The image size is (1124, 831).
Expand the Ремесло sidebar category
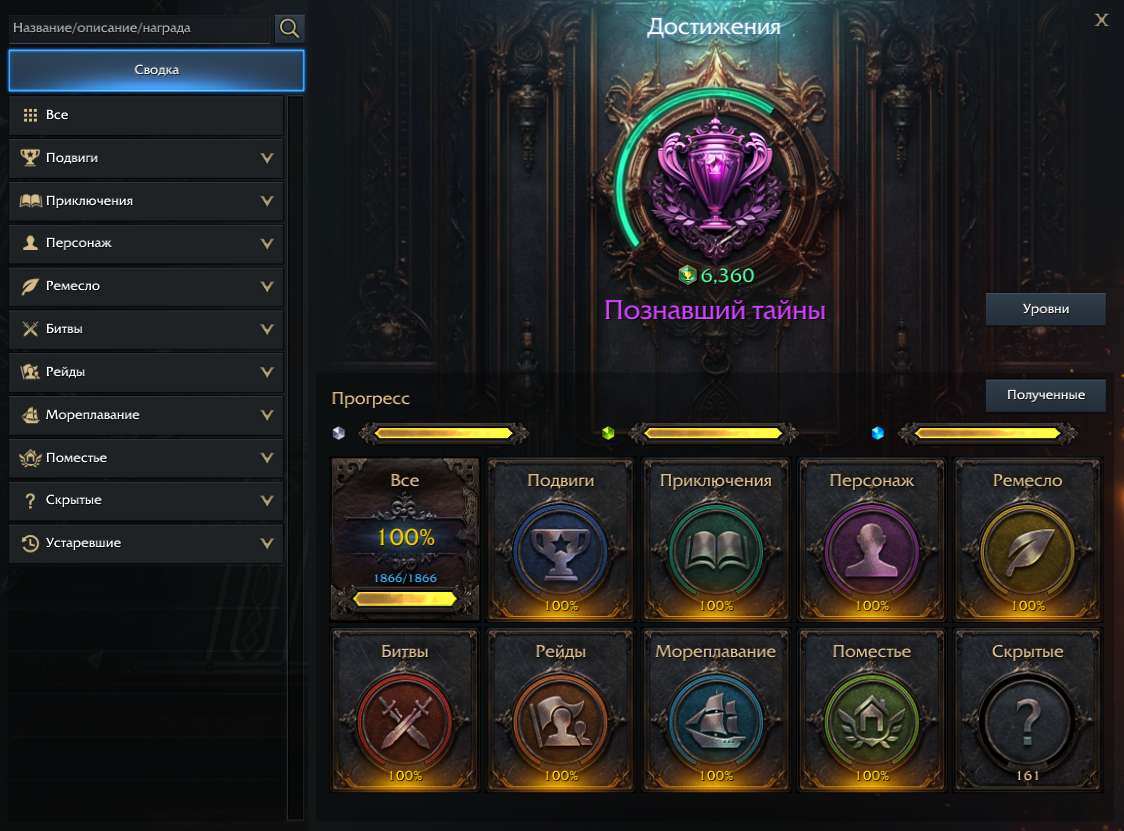coord(146,286)
